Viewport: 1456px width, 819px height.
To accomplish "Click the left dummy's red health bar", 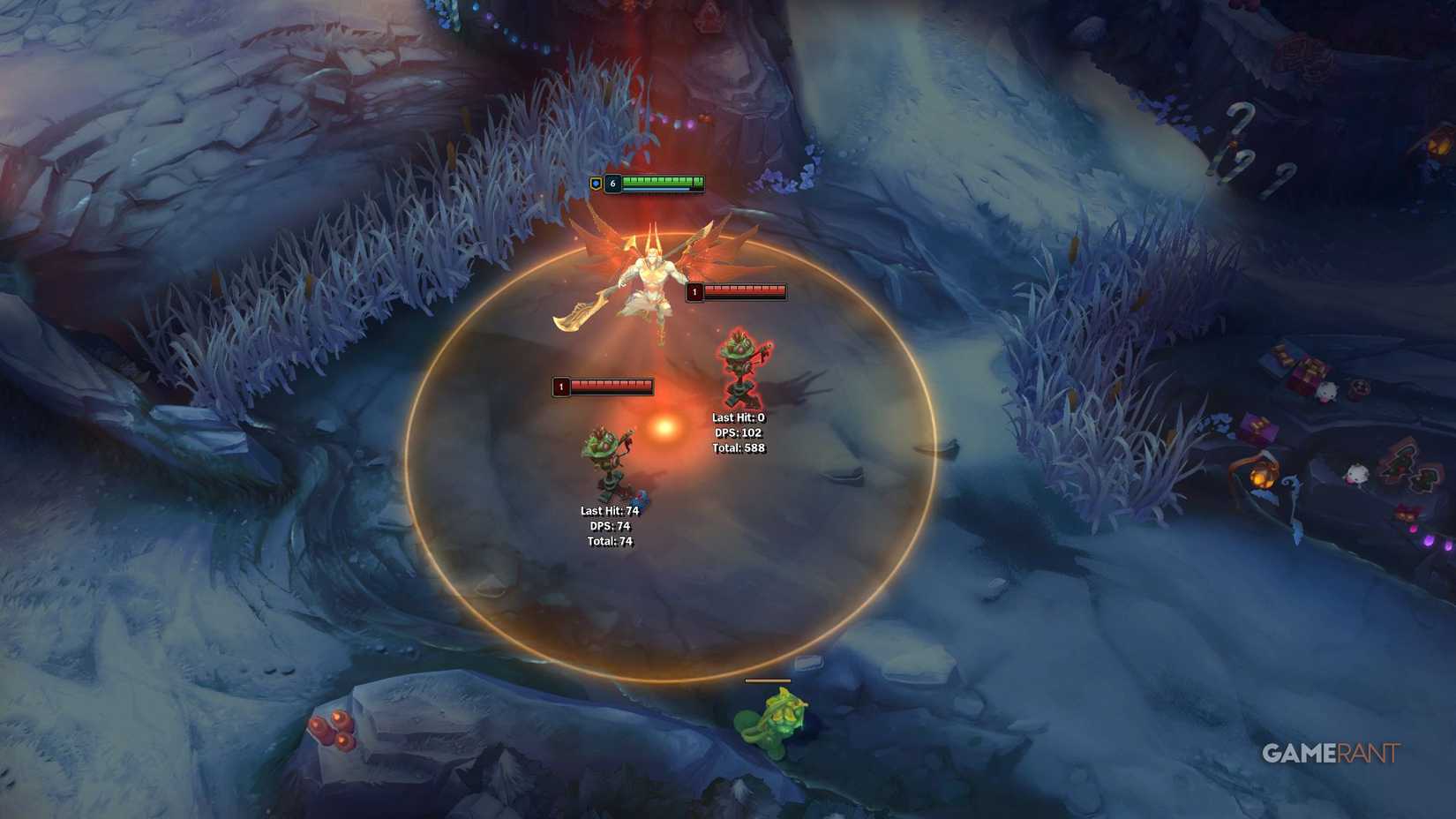I will (612, 386).
